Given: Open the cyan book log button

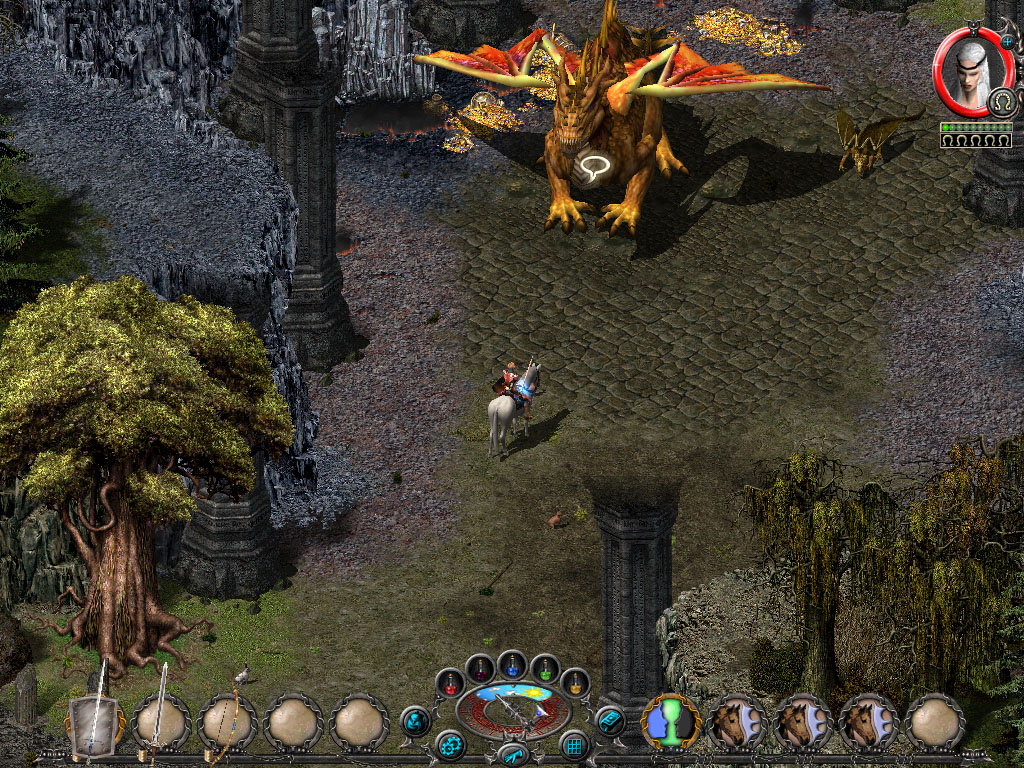Looking at the screenshot, I should 610,720.
